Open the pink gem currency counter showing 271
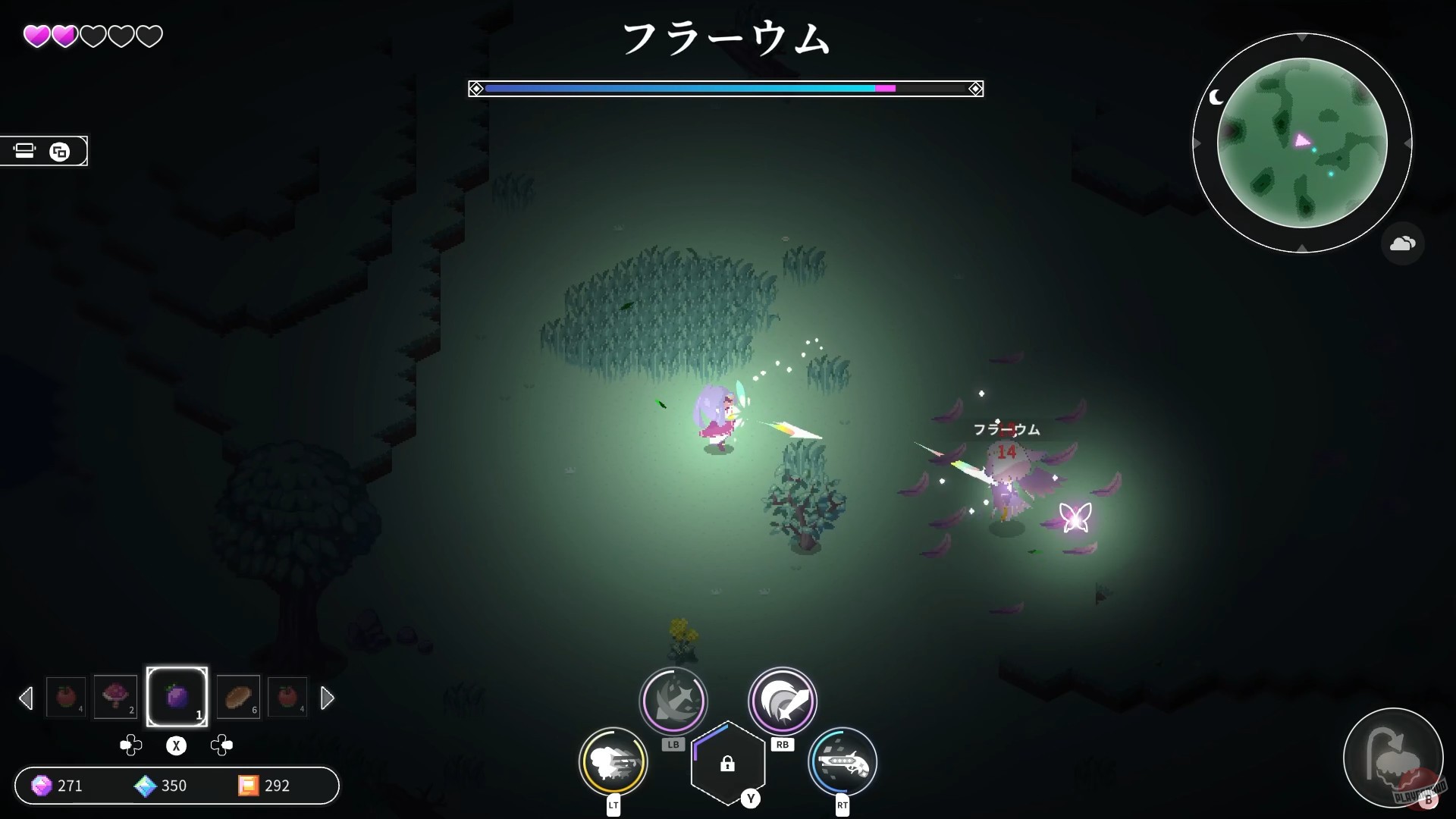 [58, 786]
